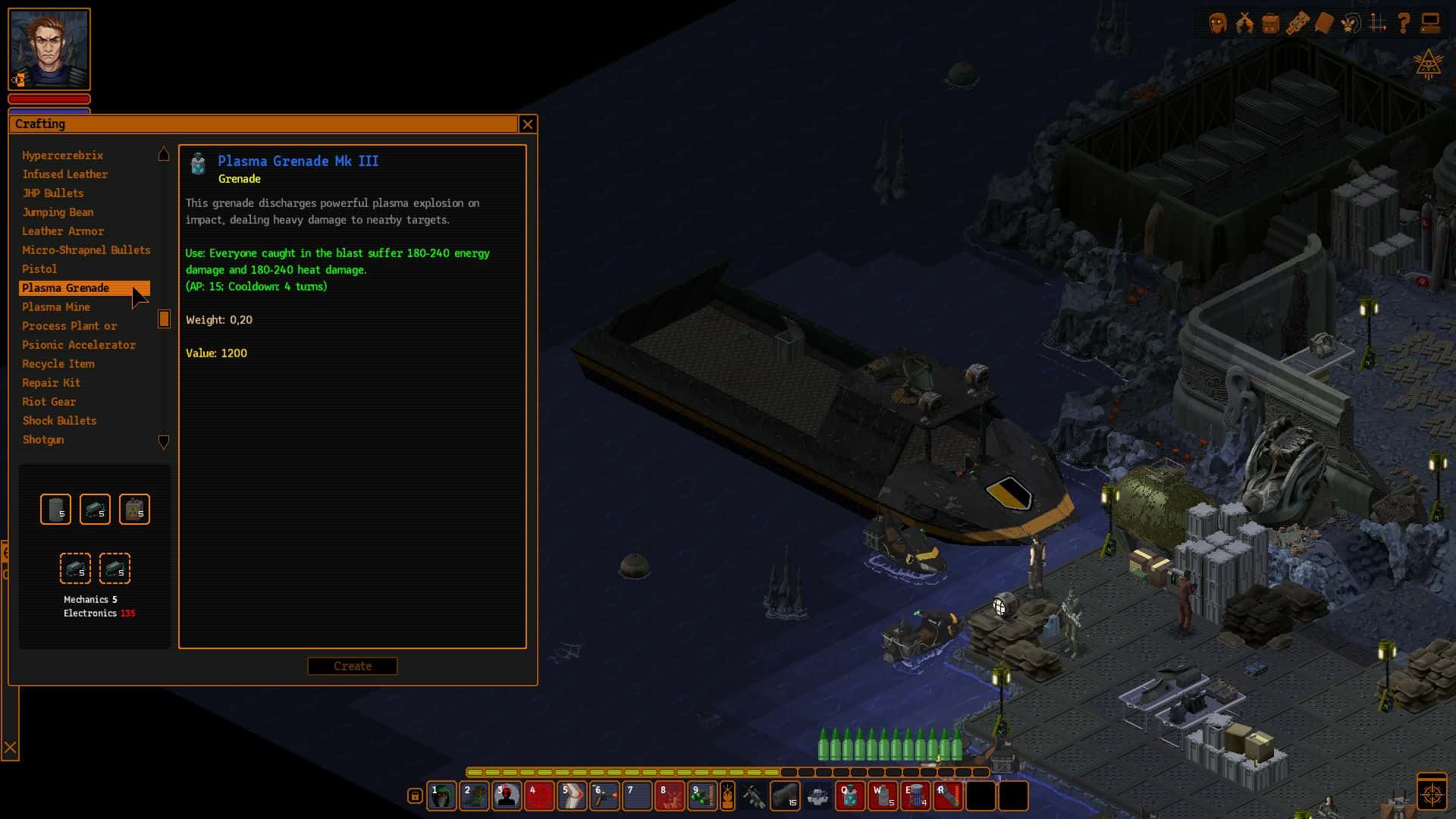Open the journal book icon

[x=1325, y=23]
